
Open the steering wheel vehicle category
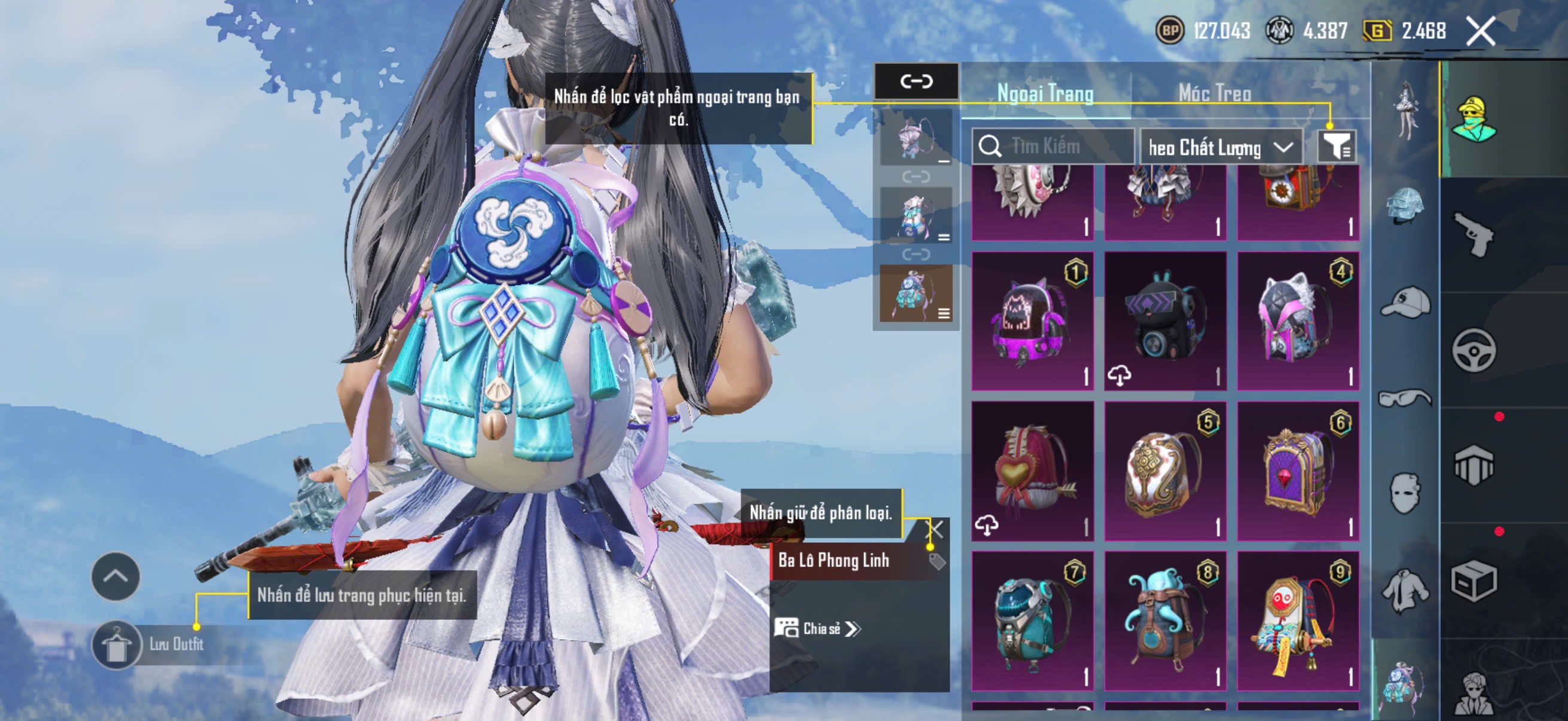(x=1473, y=350)
